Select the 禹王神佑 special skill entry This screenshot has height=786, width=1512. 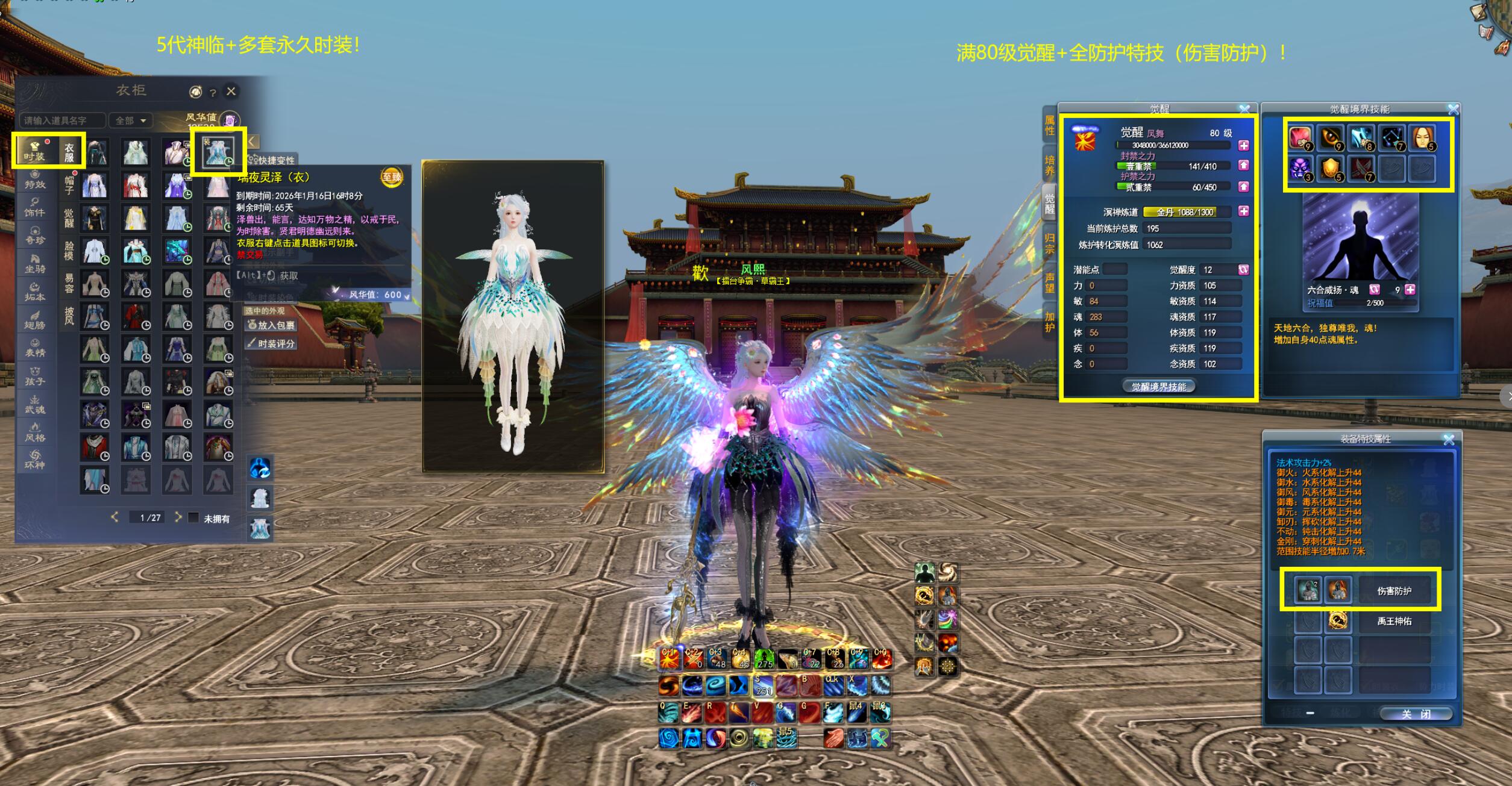coord(1394,621)
